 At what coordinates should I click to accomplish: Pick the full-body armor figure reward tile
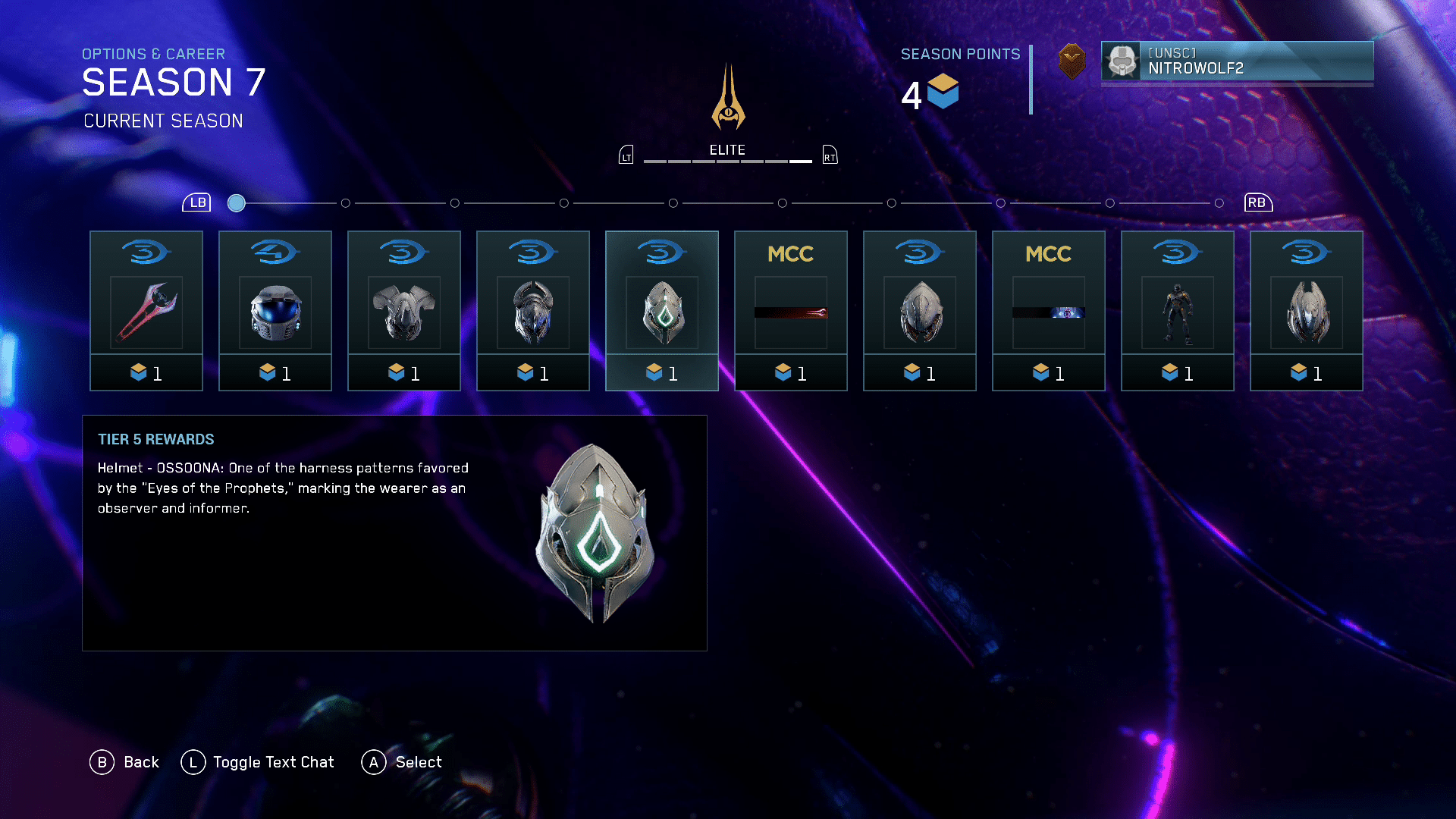pyautogui.click(x=1178, y=311)
